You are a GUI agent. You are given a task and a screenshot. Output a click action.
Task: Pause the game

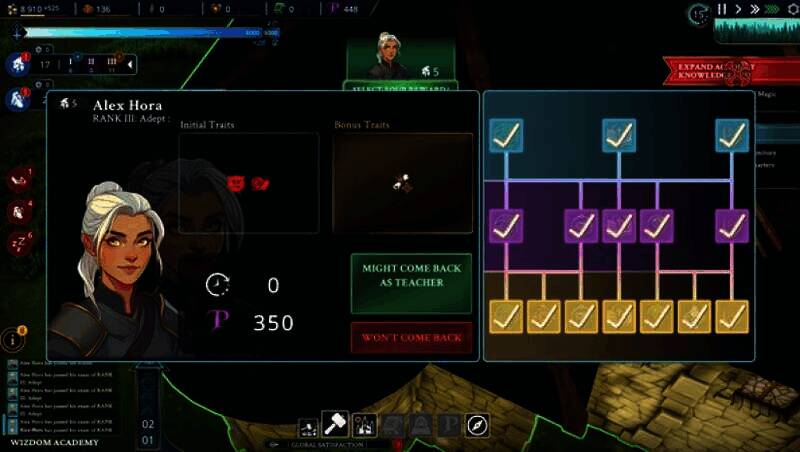click(721, 10)
